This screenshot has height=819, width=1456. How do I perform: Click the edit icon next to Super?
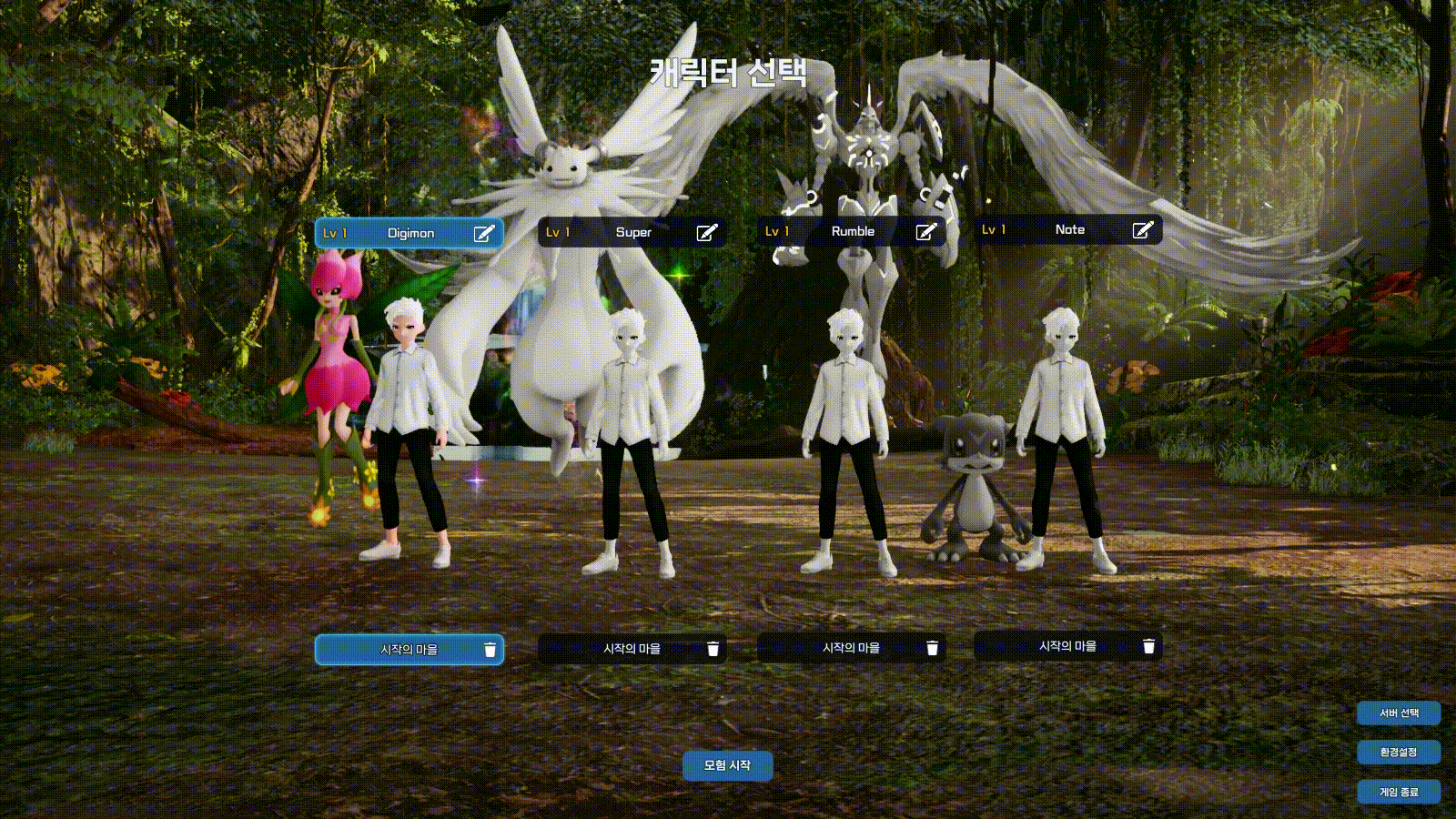coord(706,232)
